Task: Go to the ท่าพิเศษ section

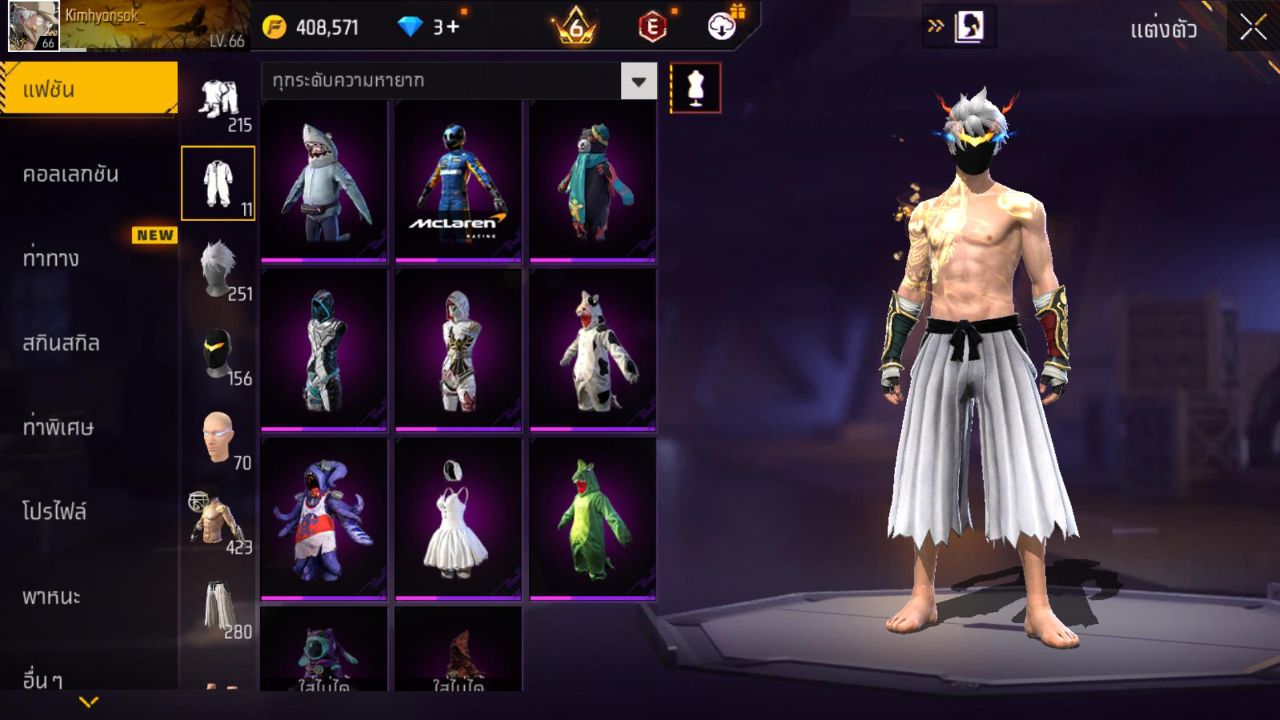Action: click(58, 428)
